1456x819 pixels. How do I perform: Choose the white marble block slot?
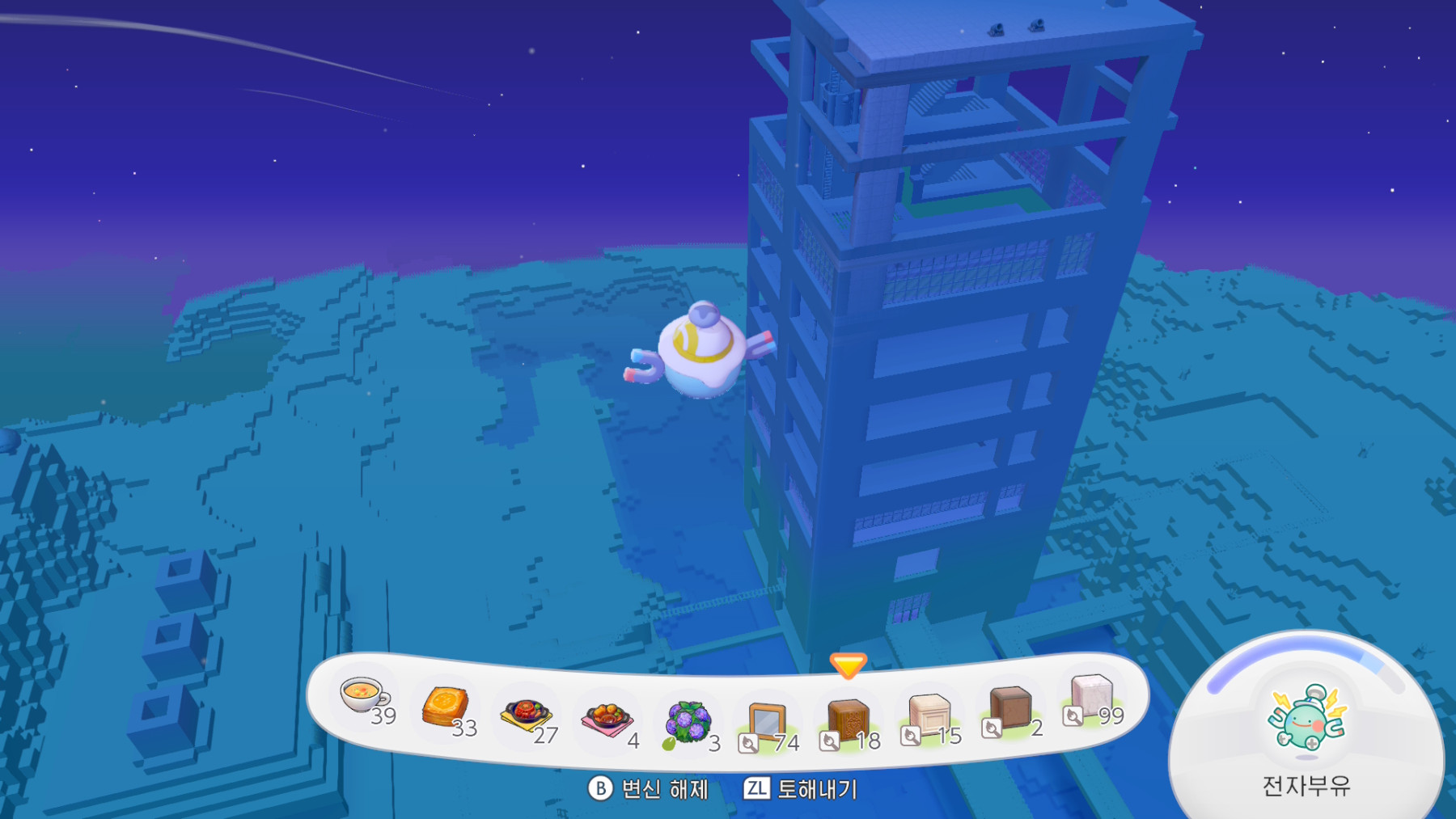click(x=1090, y=696)
